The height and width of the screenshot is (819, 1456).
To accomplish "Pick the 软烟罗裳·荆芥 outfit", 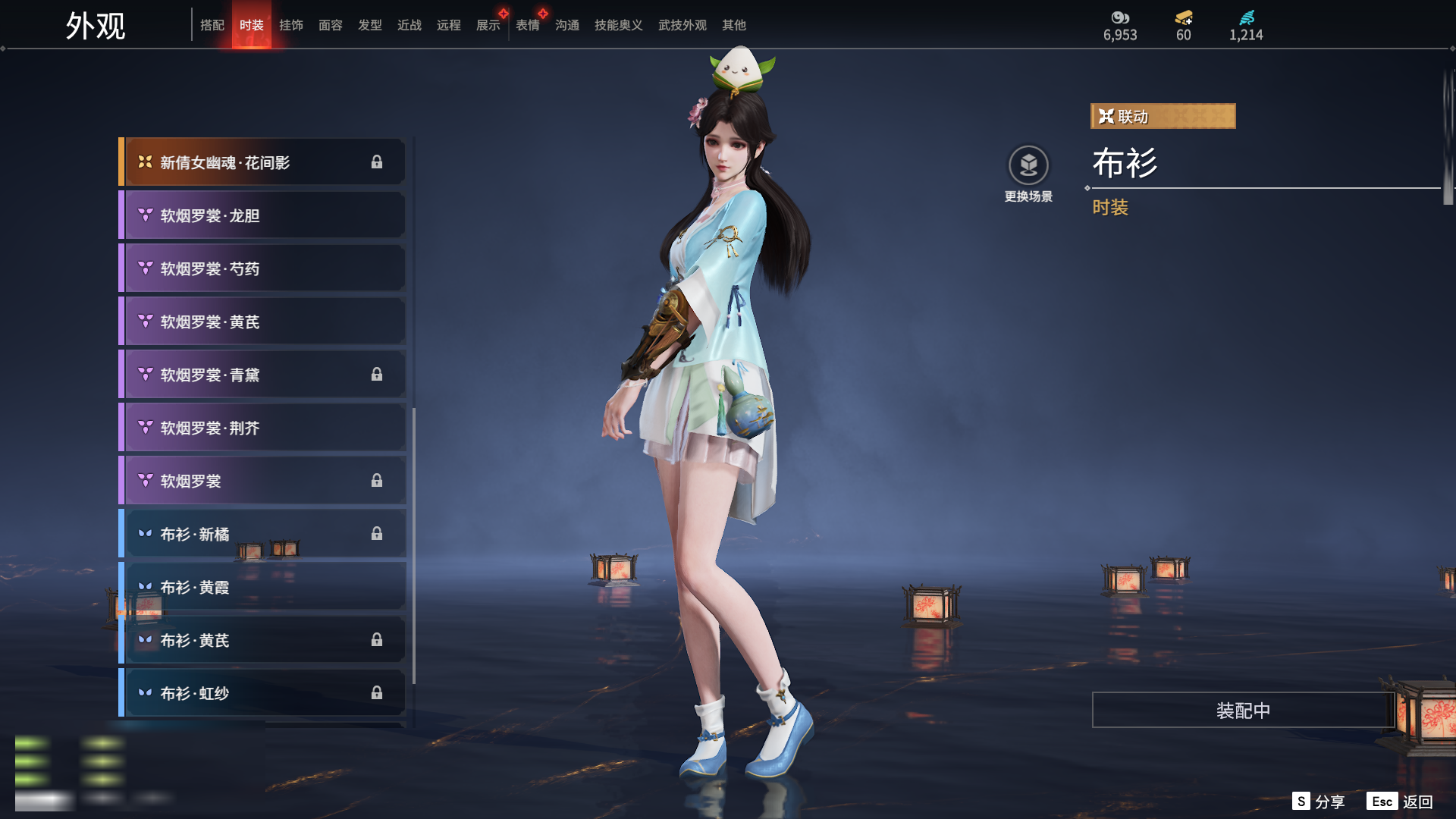I will coord(262,428).
